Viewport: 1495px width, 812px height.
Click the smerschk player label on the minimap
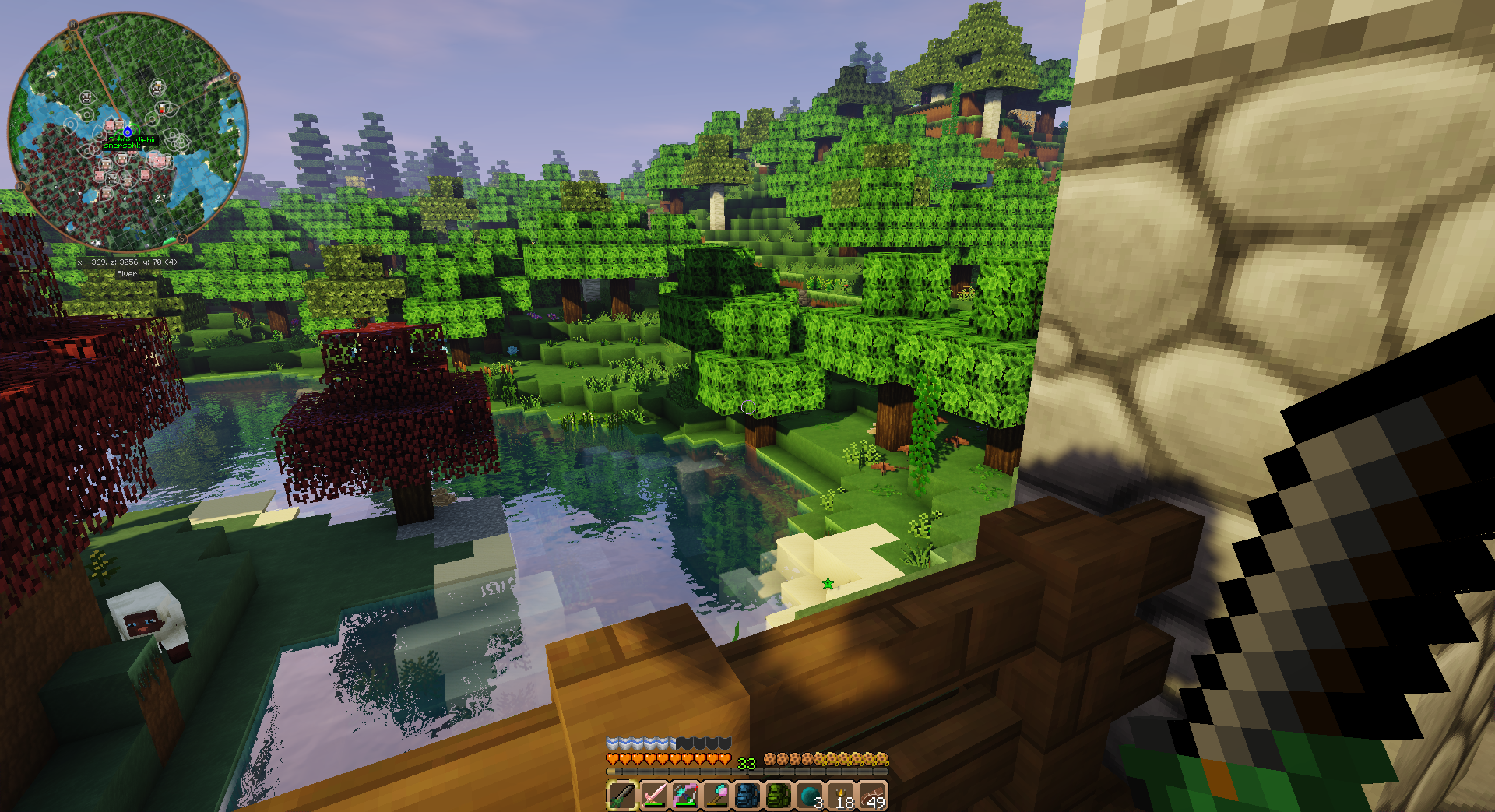tap(122, 146)
